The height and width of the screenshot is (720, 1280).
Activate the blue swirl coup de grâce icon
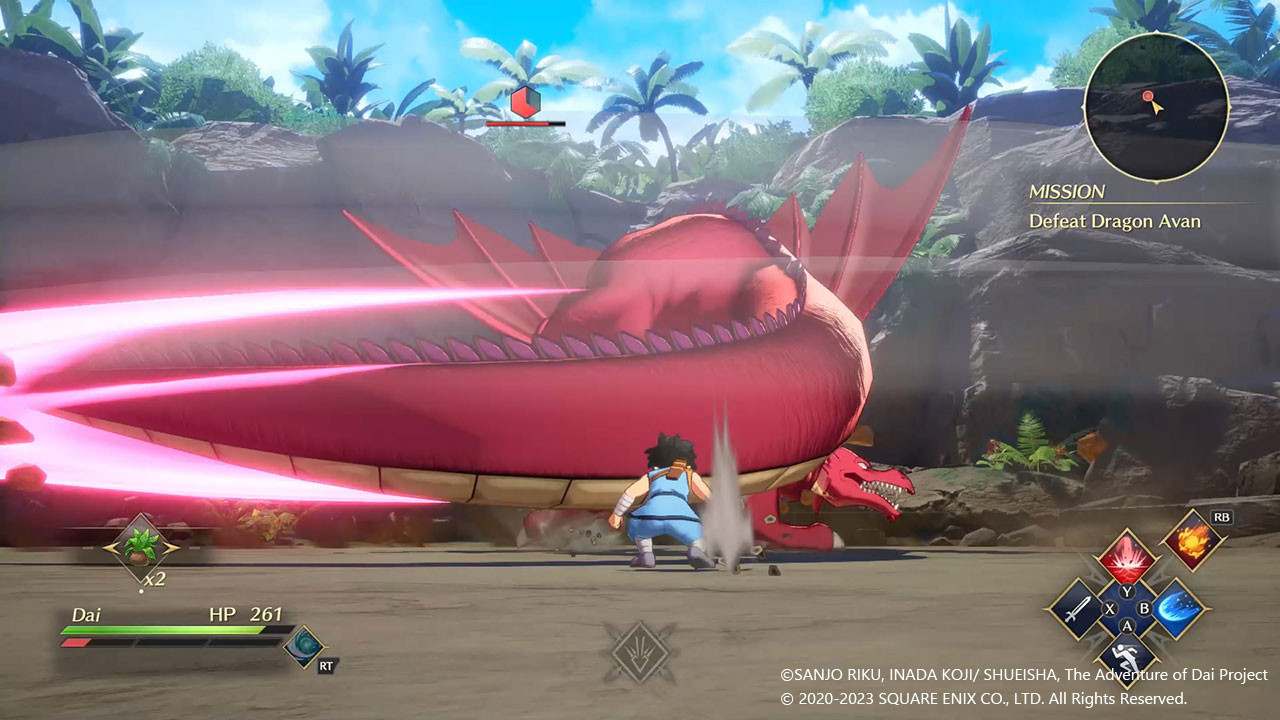tap(301, 646)
